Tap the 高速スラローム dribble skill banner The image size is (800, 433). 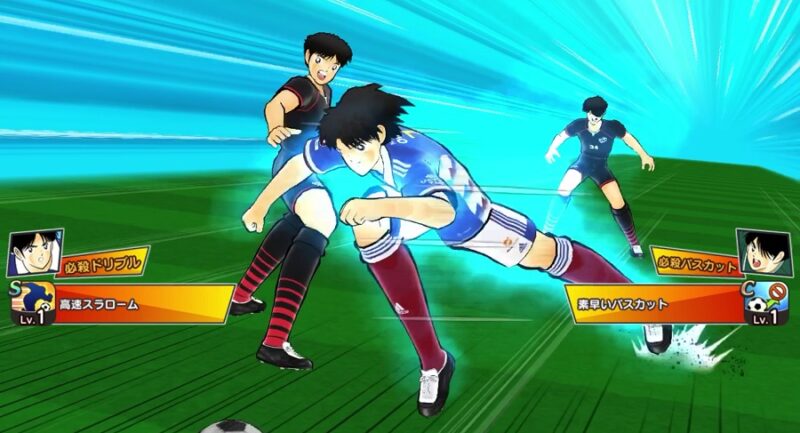click(140, 302)
